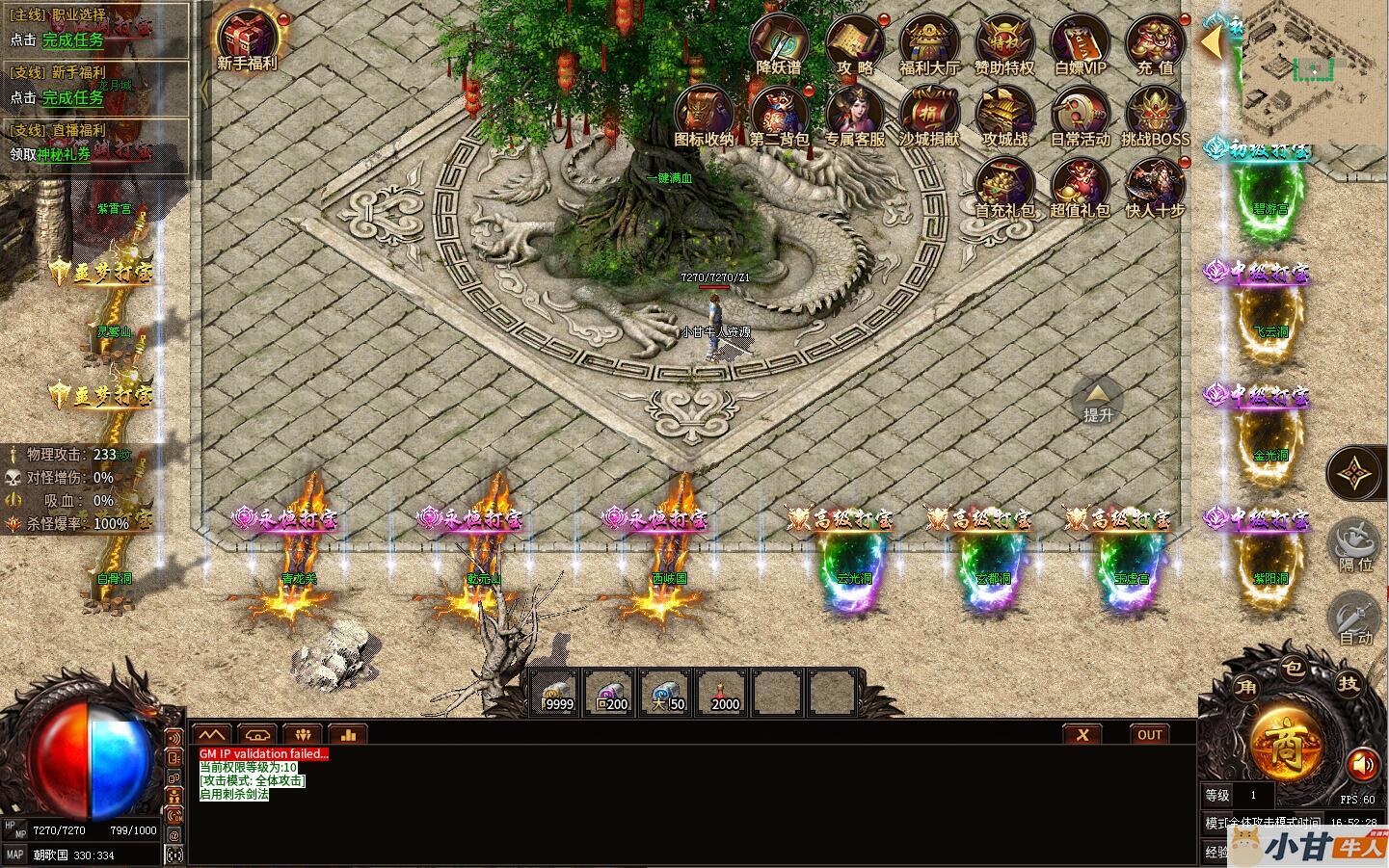The height and width of the screenshot is (868, 1389).
Task: Open the 挑战BOSS menu
Action: [1155, 115]
